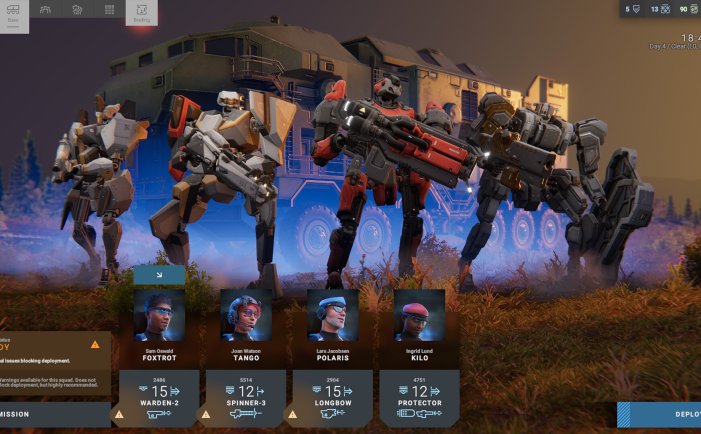Switch to the Briefing tab
The width and height of the screenshot is (701, 434).
click(x=141, y=12)
